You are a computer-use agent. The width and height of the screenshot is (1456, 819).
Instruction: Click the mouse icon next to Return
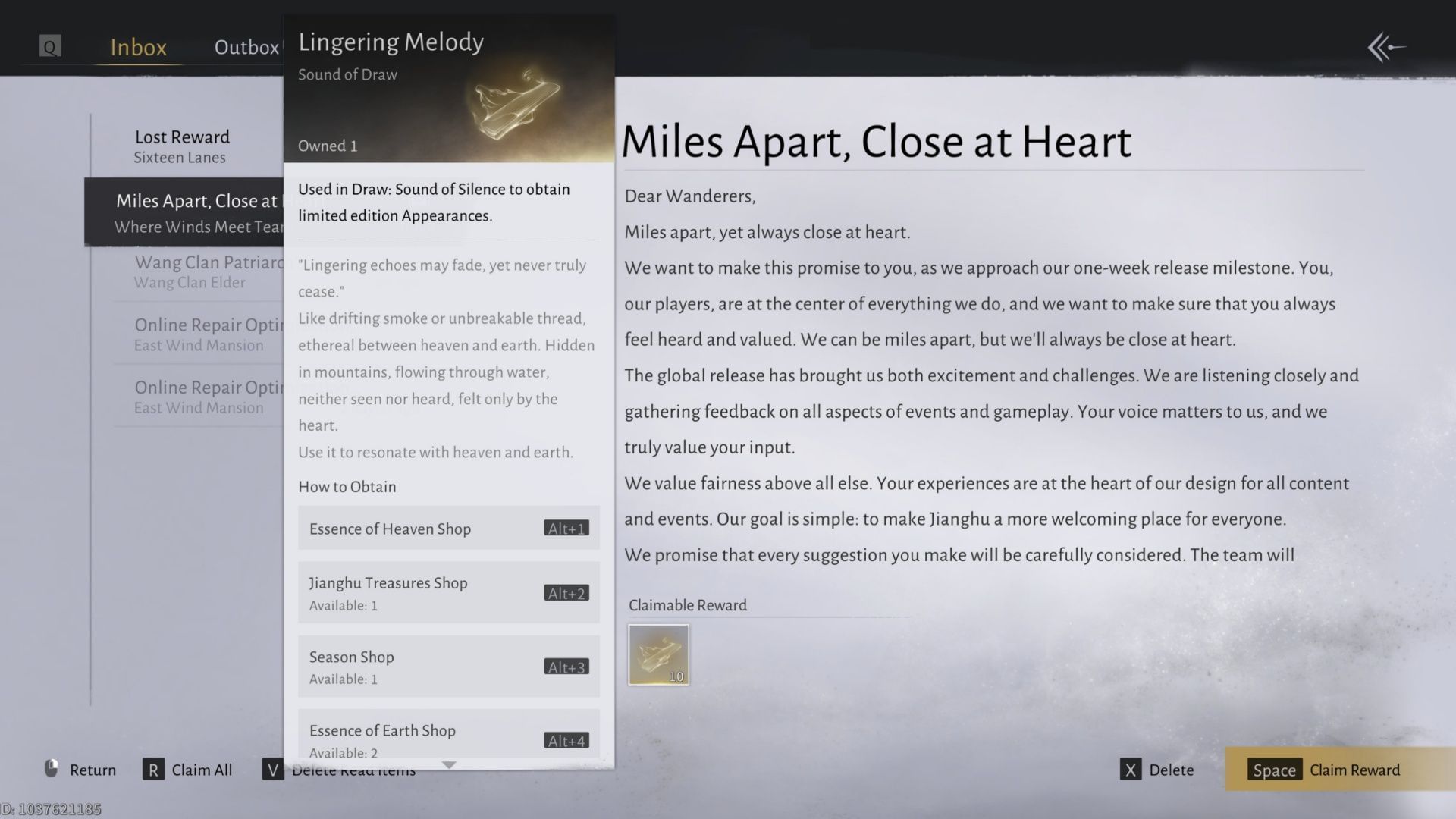tap(51, 769)
